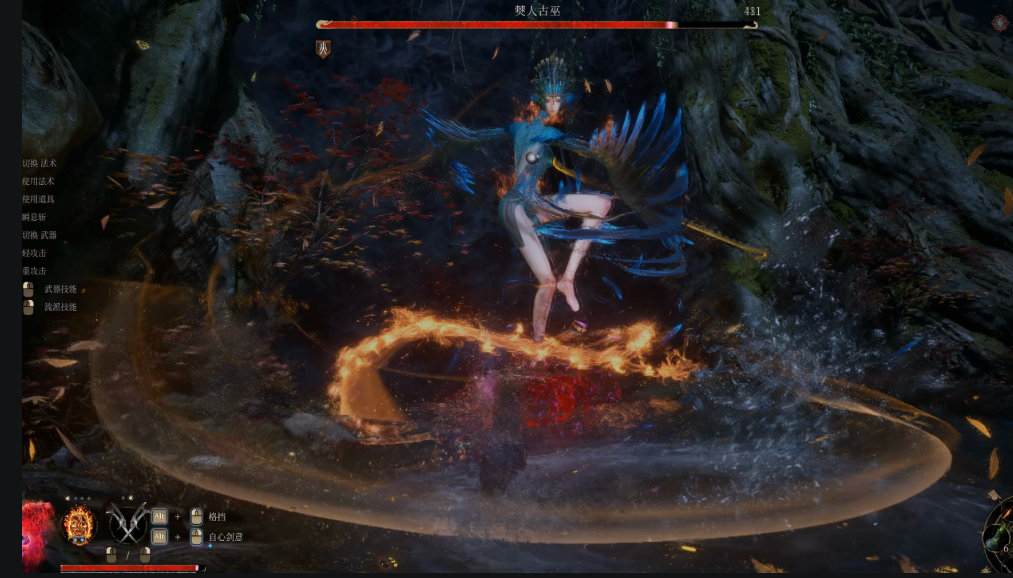Click the red flower emblem icon
Image resolution: width=1013 pixels, height=578 pixels.
(x=36, y=524)
